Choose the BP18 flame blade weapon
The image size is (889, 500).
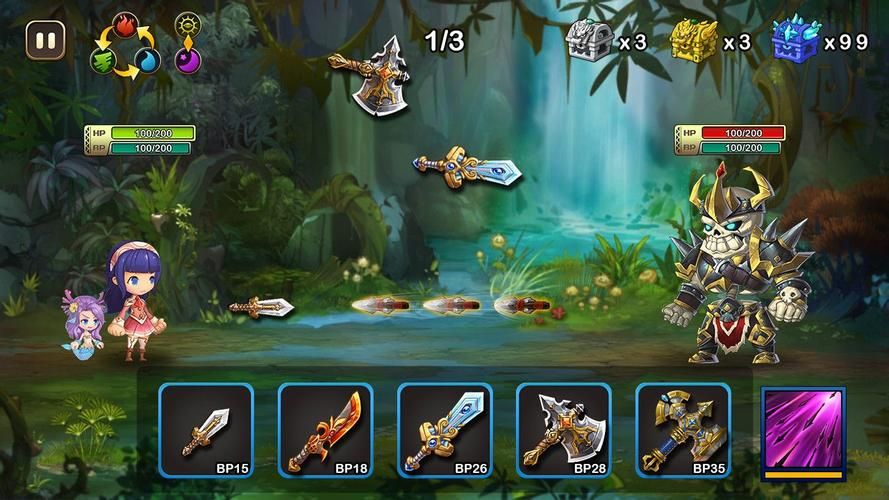(325, 430)
